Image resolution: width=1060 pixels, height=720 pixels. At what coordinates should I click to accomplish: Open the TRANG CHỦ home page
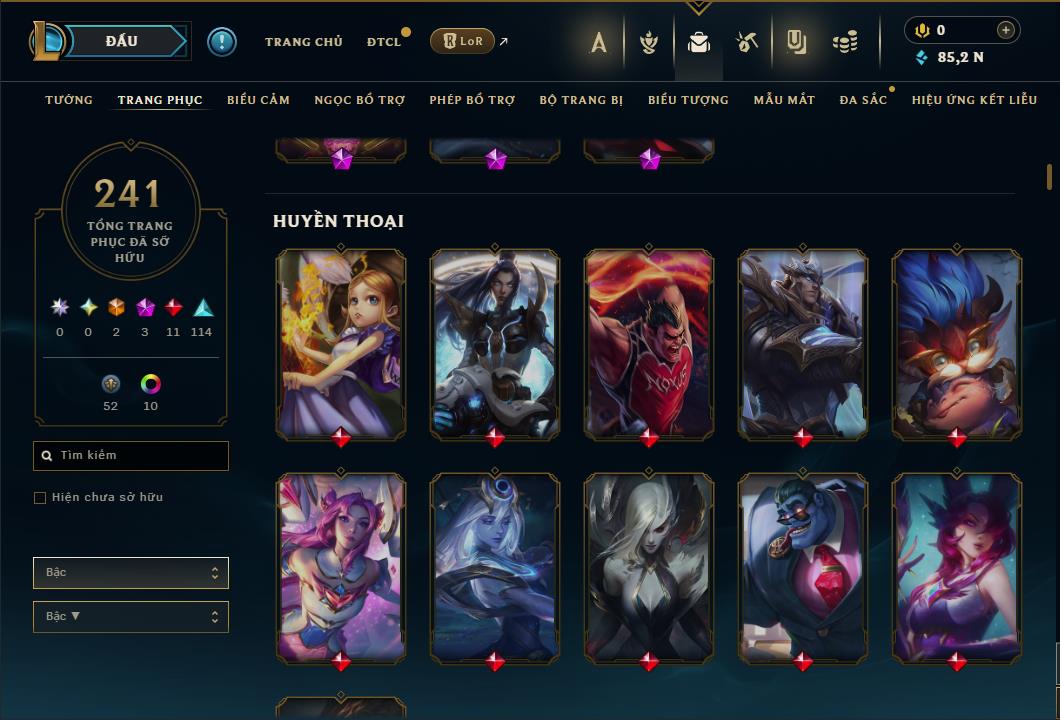(x=303, y=42)
